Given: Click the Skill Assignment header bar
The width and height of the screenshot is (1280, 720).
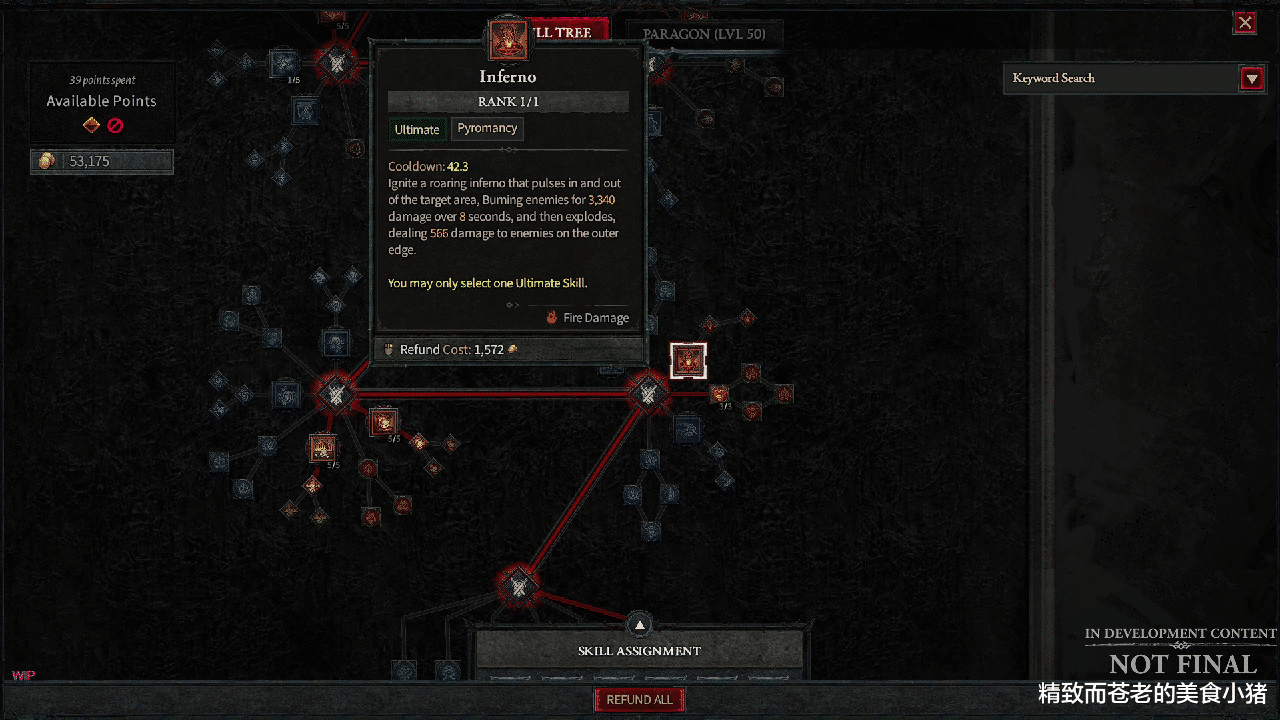Looking at the screenshot, I should [x=640, y=651].
